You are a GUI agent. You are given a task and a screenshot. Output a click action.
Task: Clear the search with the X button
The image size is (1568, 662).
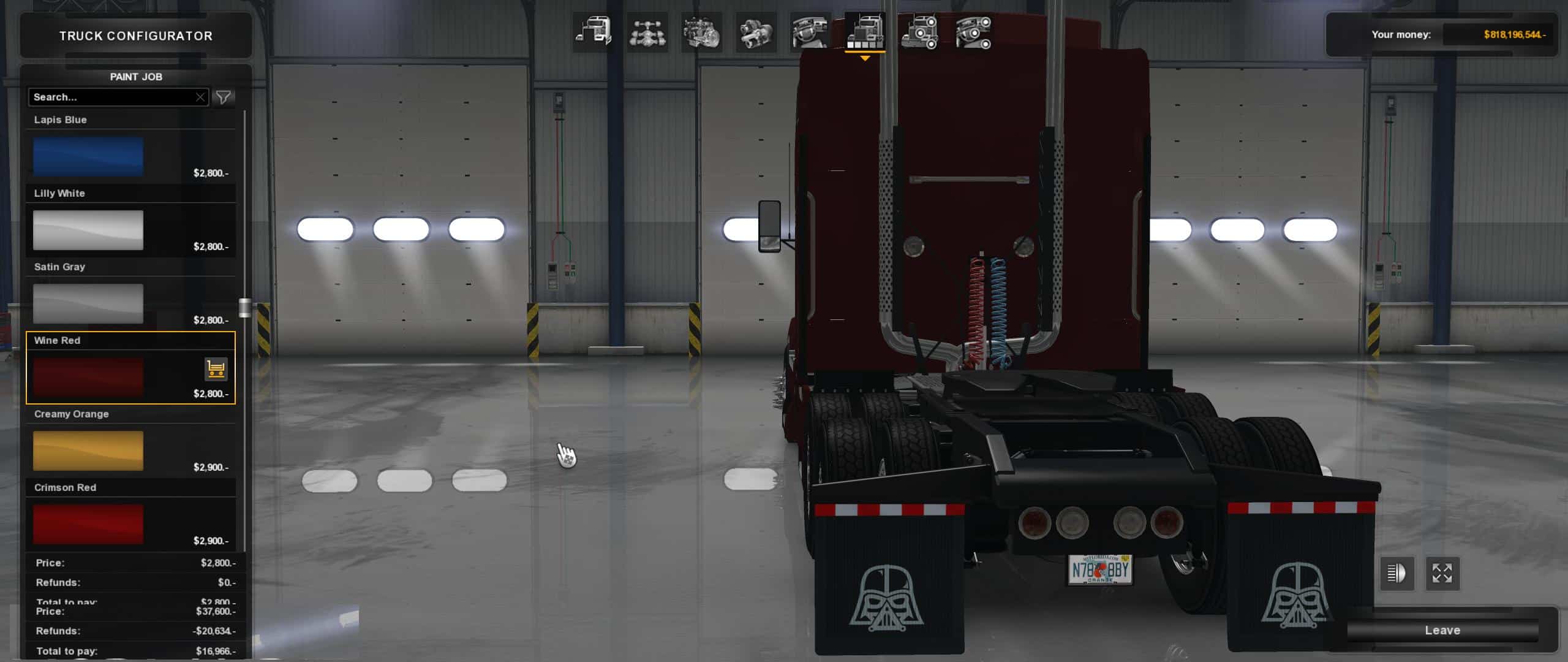point(200,97)
